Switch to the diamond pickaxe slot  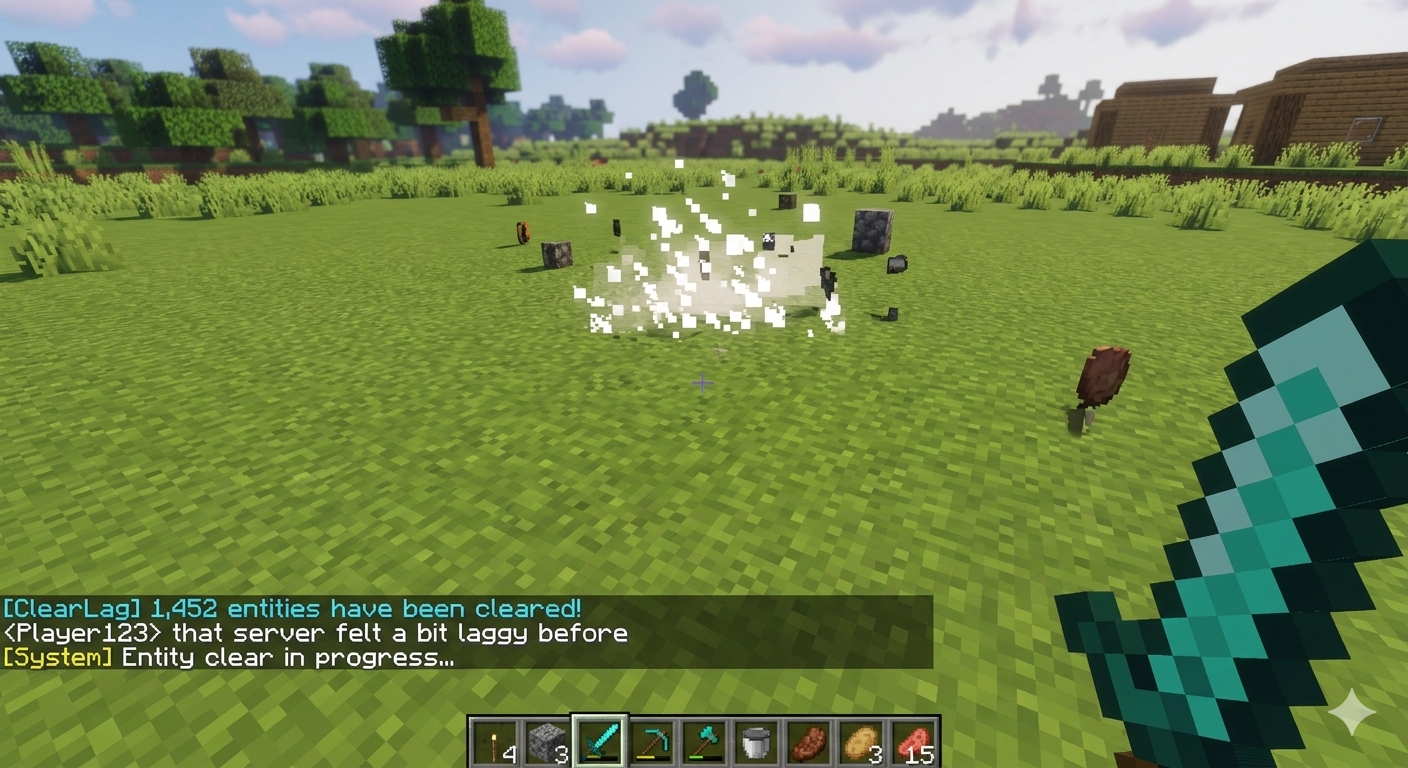click(x=652, y=743)
